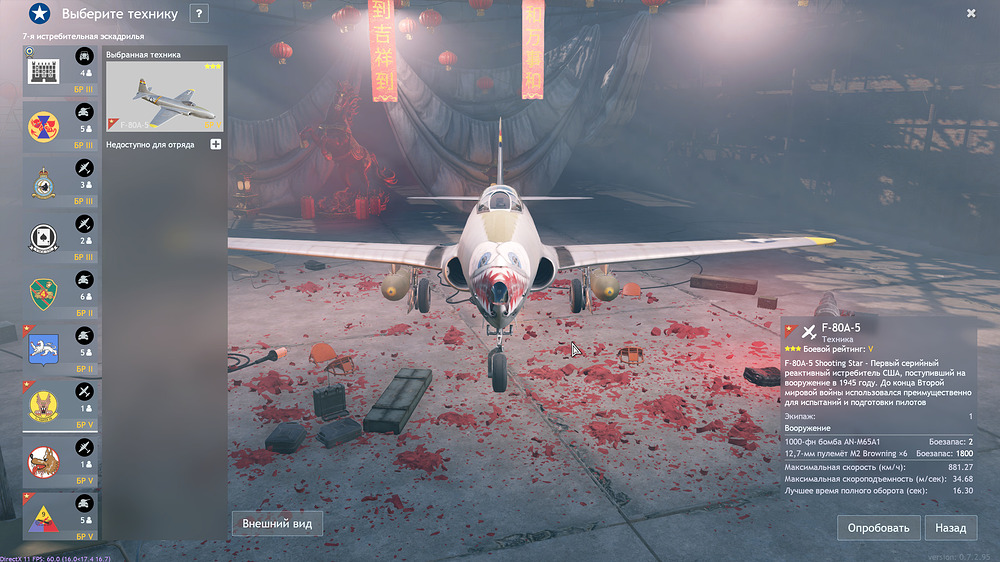Pick the squad with the crowned air force badge

(x=61, y=184)
